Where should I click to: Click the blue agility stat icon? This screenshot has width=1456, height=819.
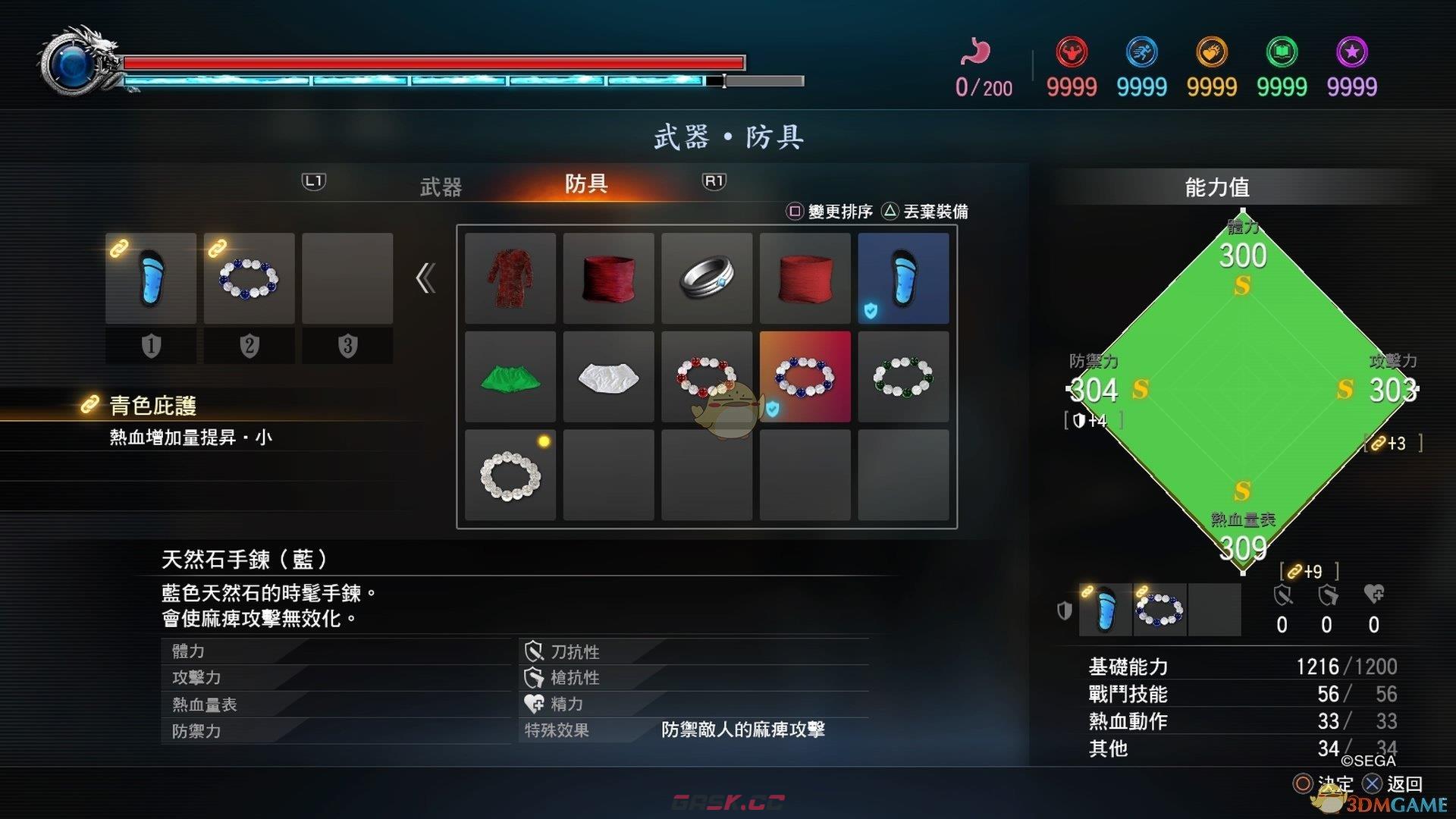click(1142, 52)
